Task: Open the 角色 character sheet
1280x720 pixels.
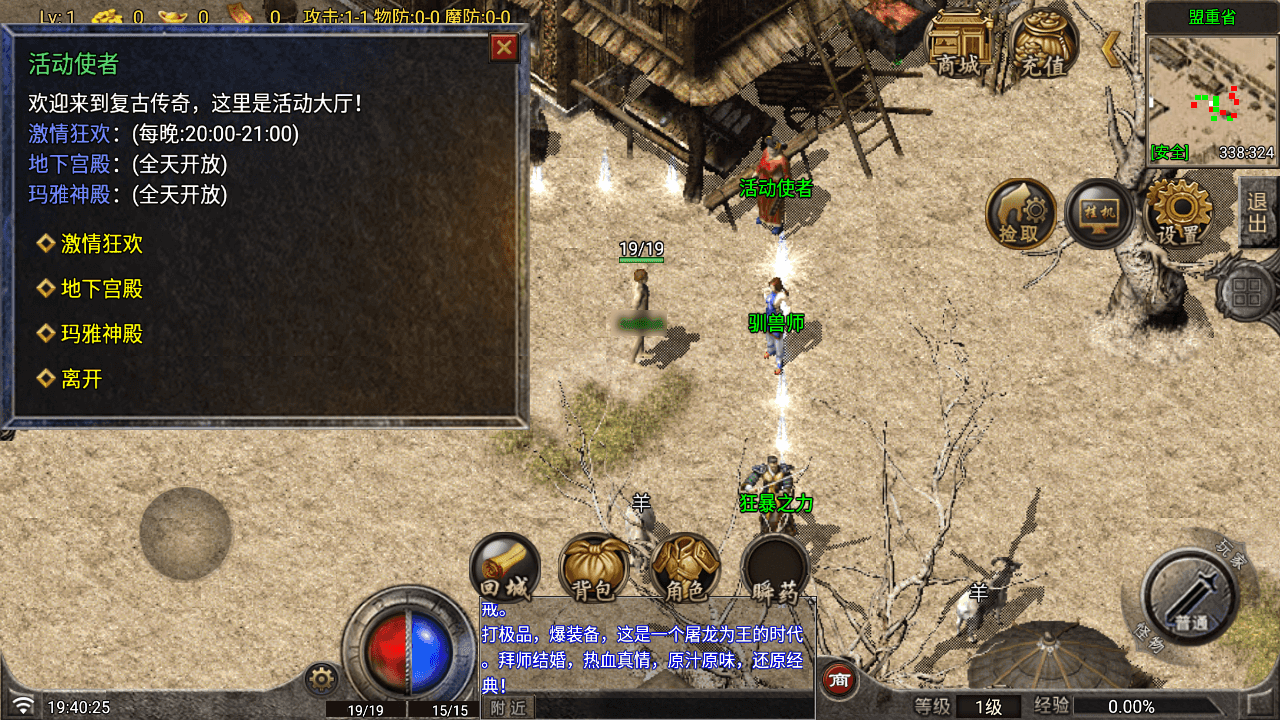Action: [685, 568]
